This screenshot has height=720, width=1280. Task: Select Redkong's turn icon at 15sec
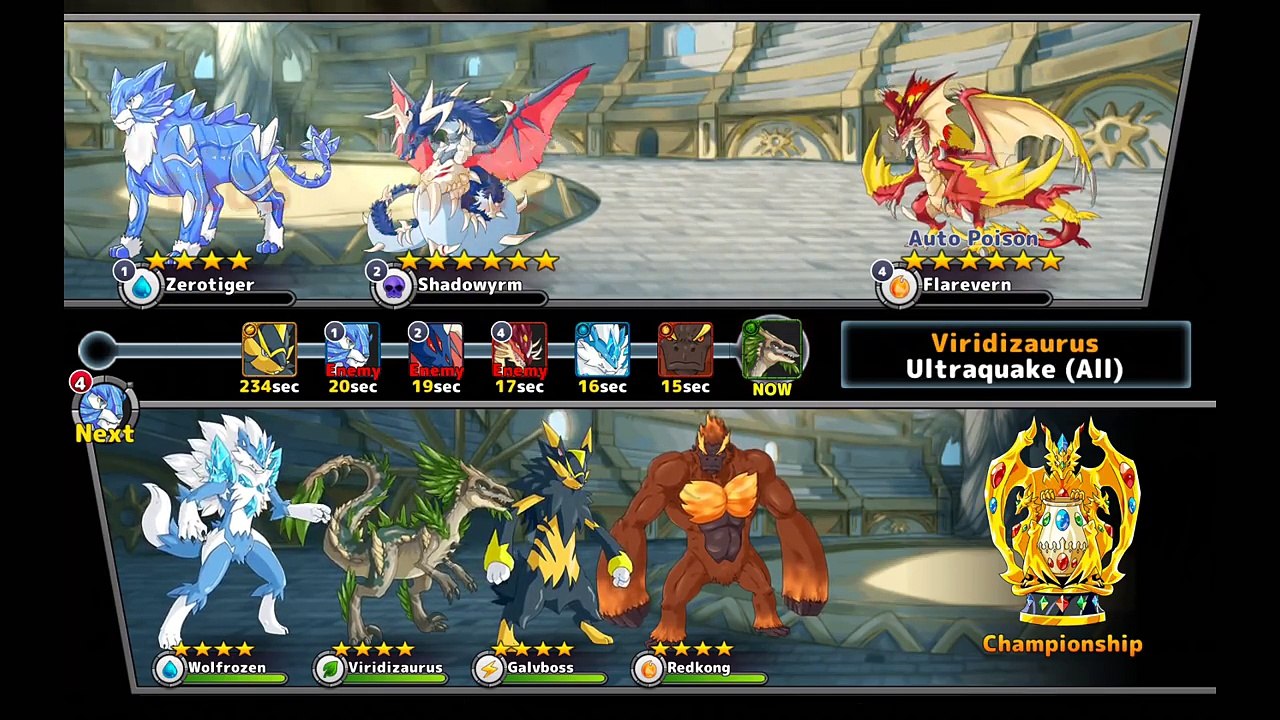pos(685,350)
